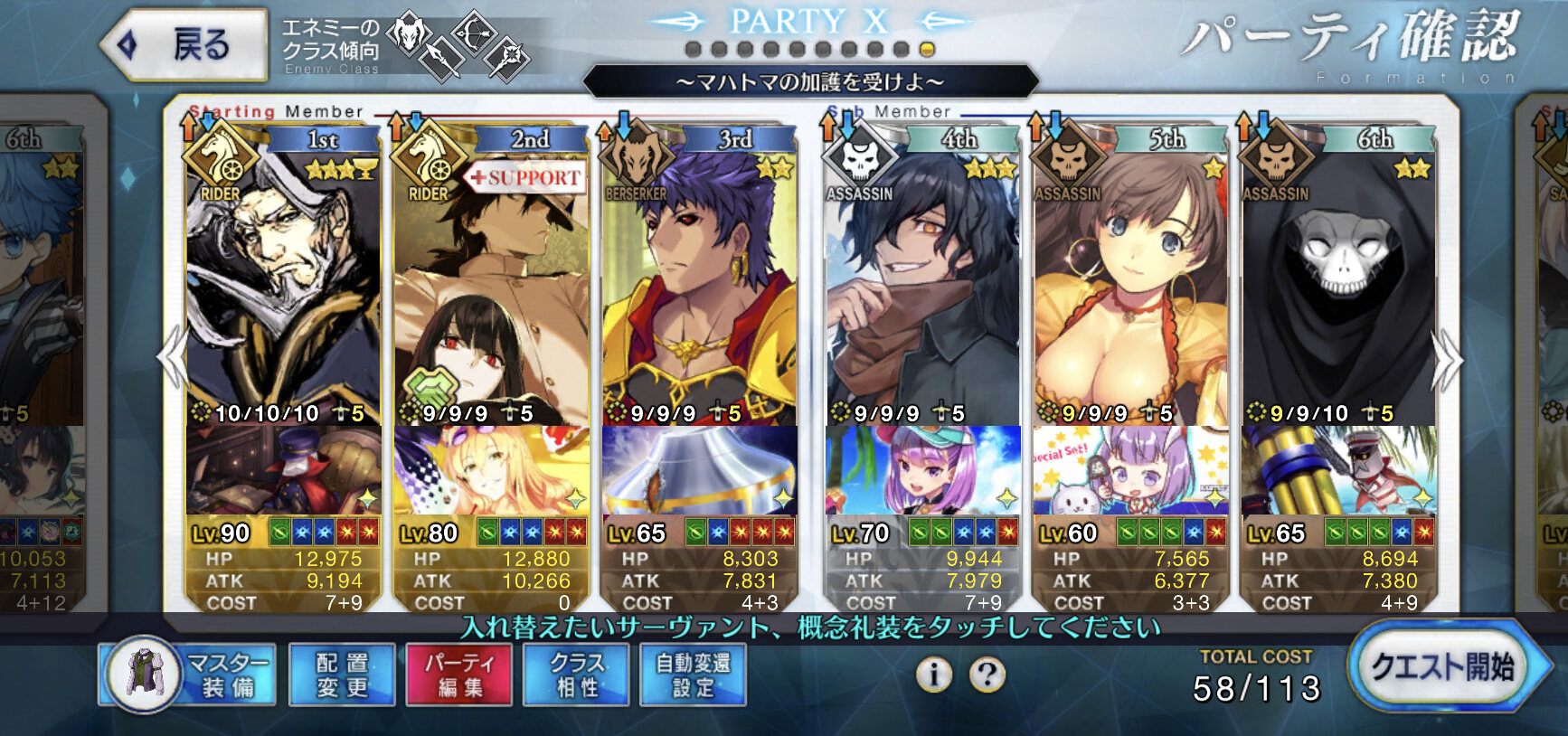
Task: Select the highlighted yellow party page dot
Action: click(x=927, y=49)
